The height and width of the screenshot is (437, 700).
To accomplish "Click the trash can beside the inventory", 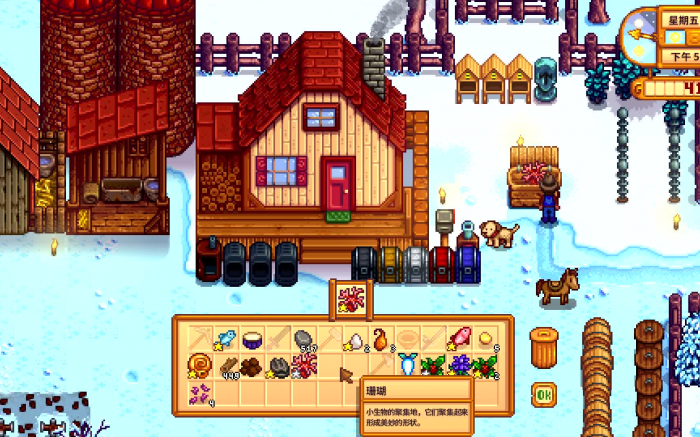I will pos(545,347).
